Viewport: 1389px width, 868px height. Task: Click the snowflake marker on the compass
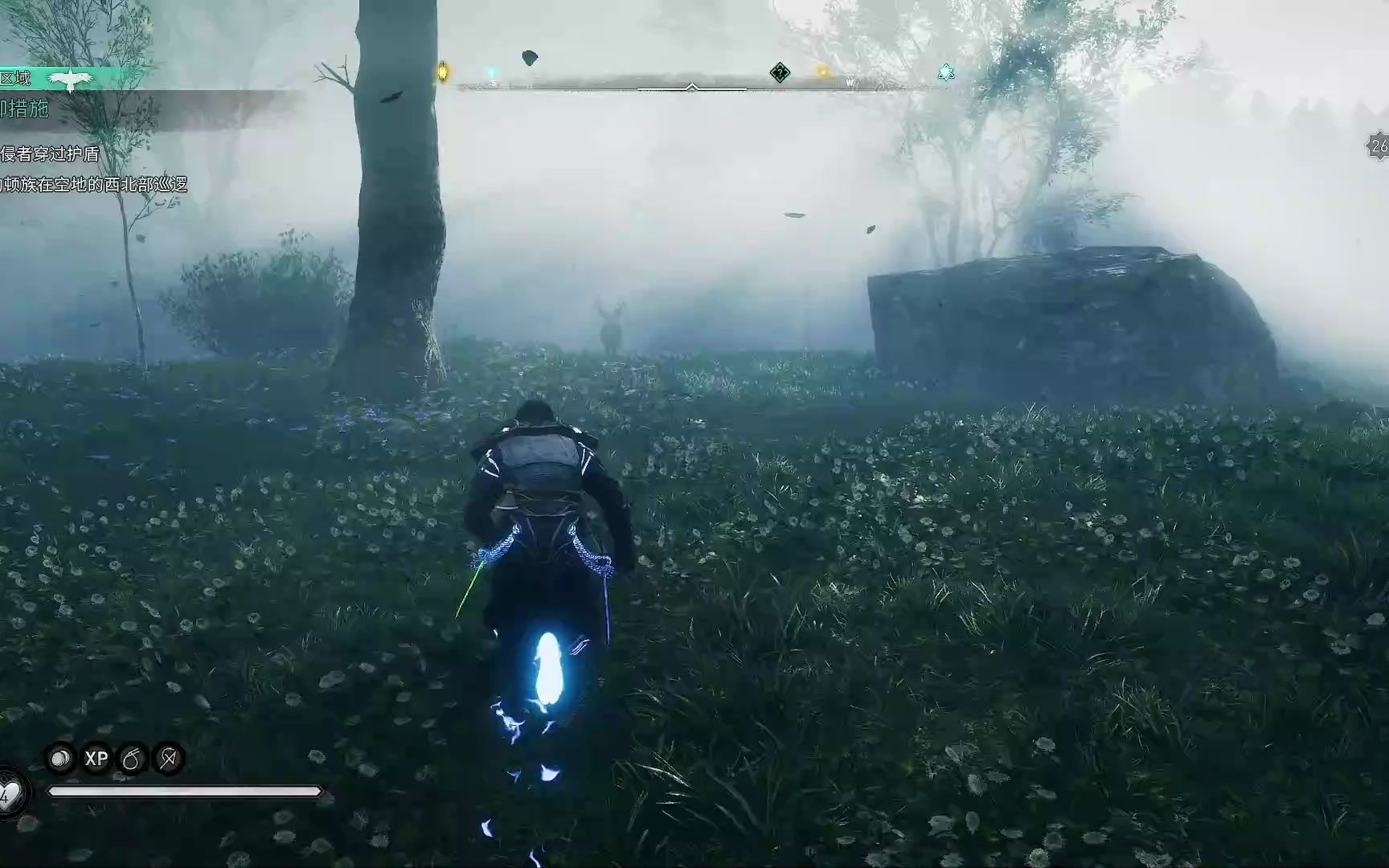point(946,71)
